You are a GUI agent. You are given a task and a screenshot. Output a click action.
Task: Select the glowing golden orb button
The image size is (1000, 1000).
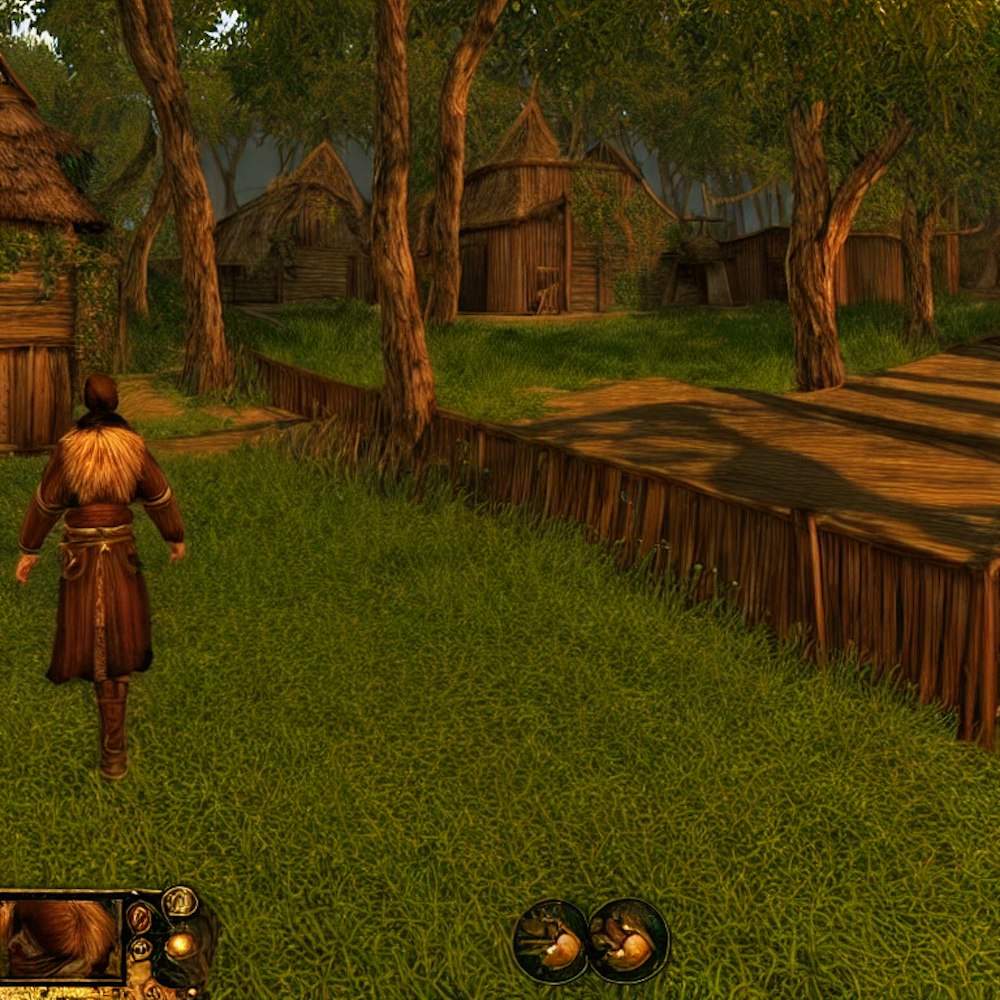point(181,944)
